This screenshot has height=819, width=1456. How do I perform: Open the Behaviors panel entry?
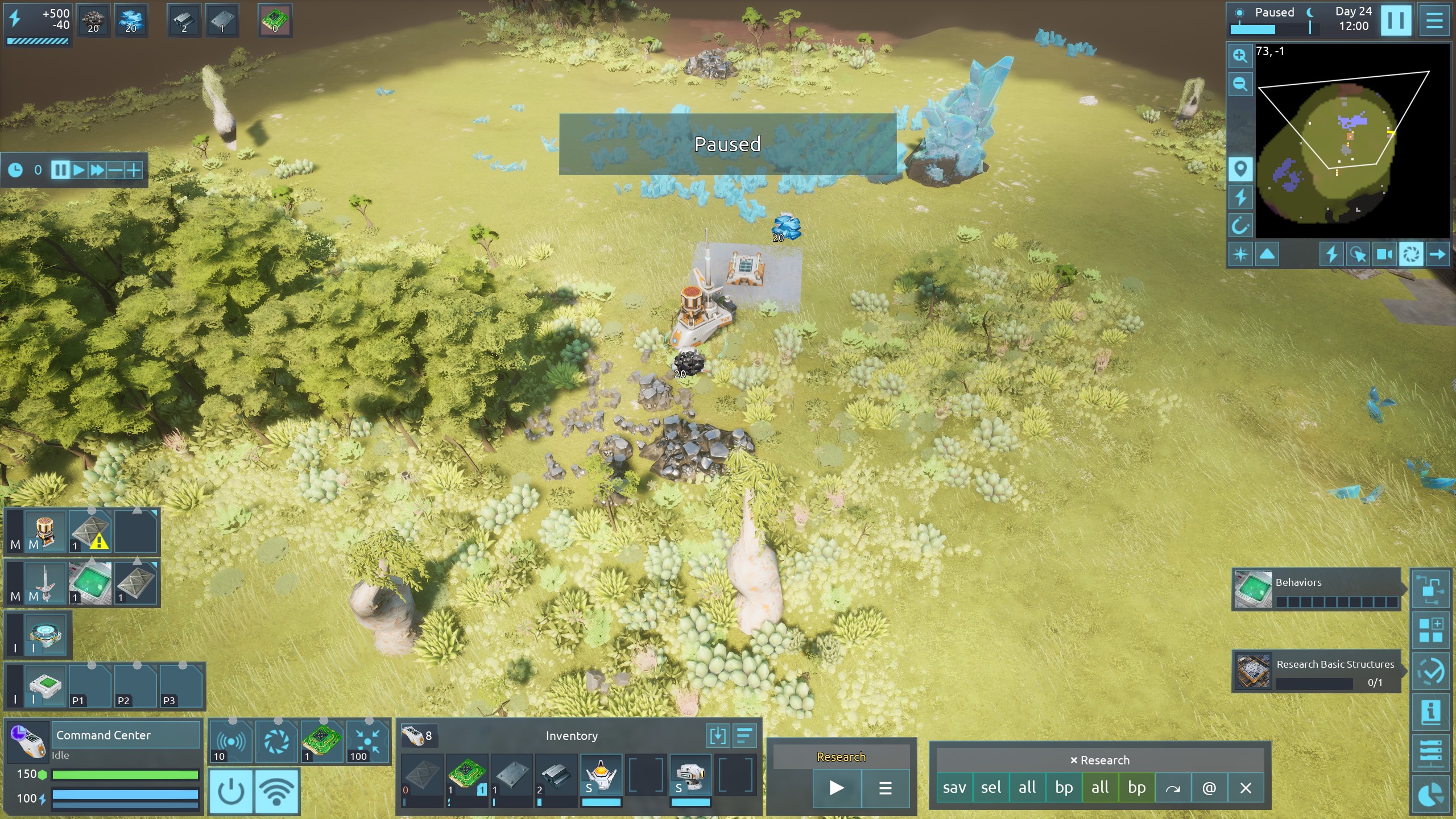pos(1316,590)
